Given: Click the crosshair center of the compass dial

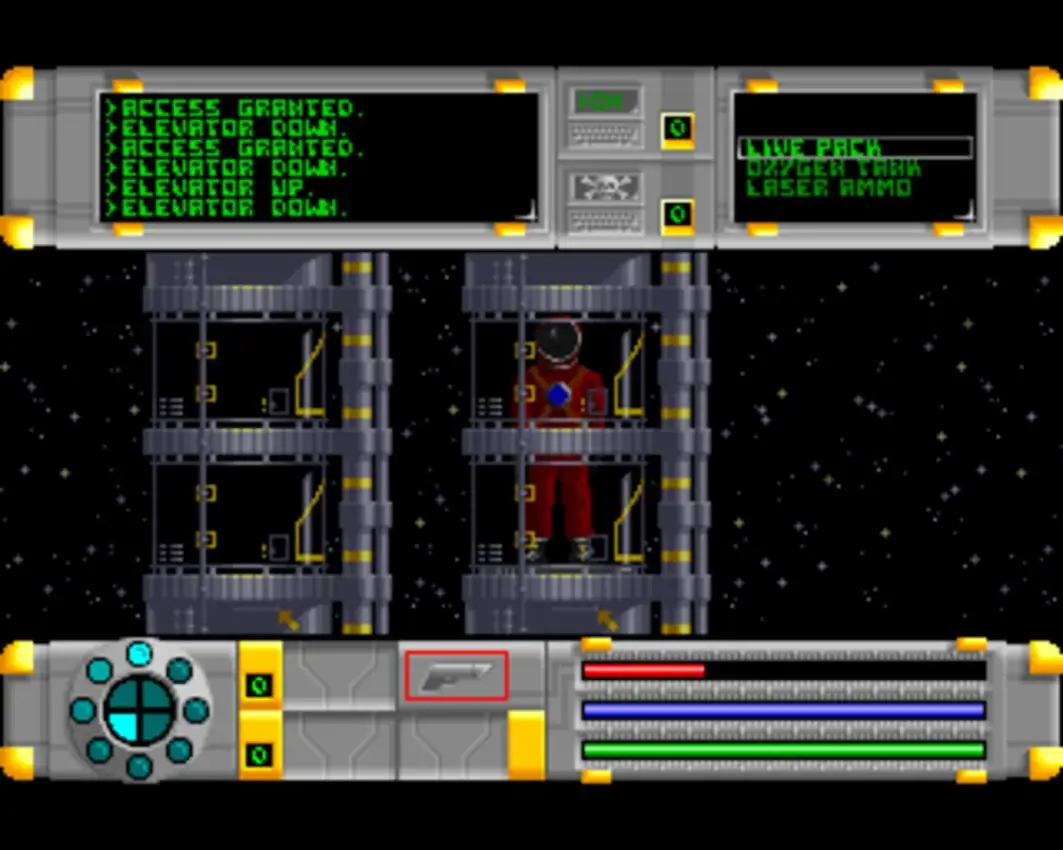Looking at the screenshot, I should coord(139,710).
